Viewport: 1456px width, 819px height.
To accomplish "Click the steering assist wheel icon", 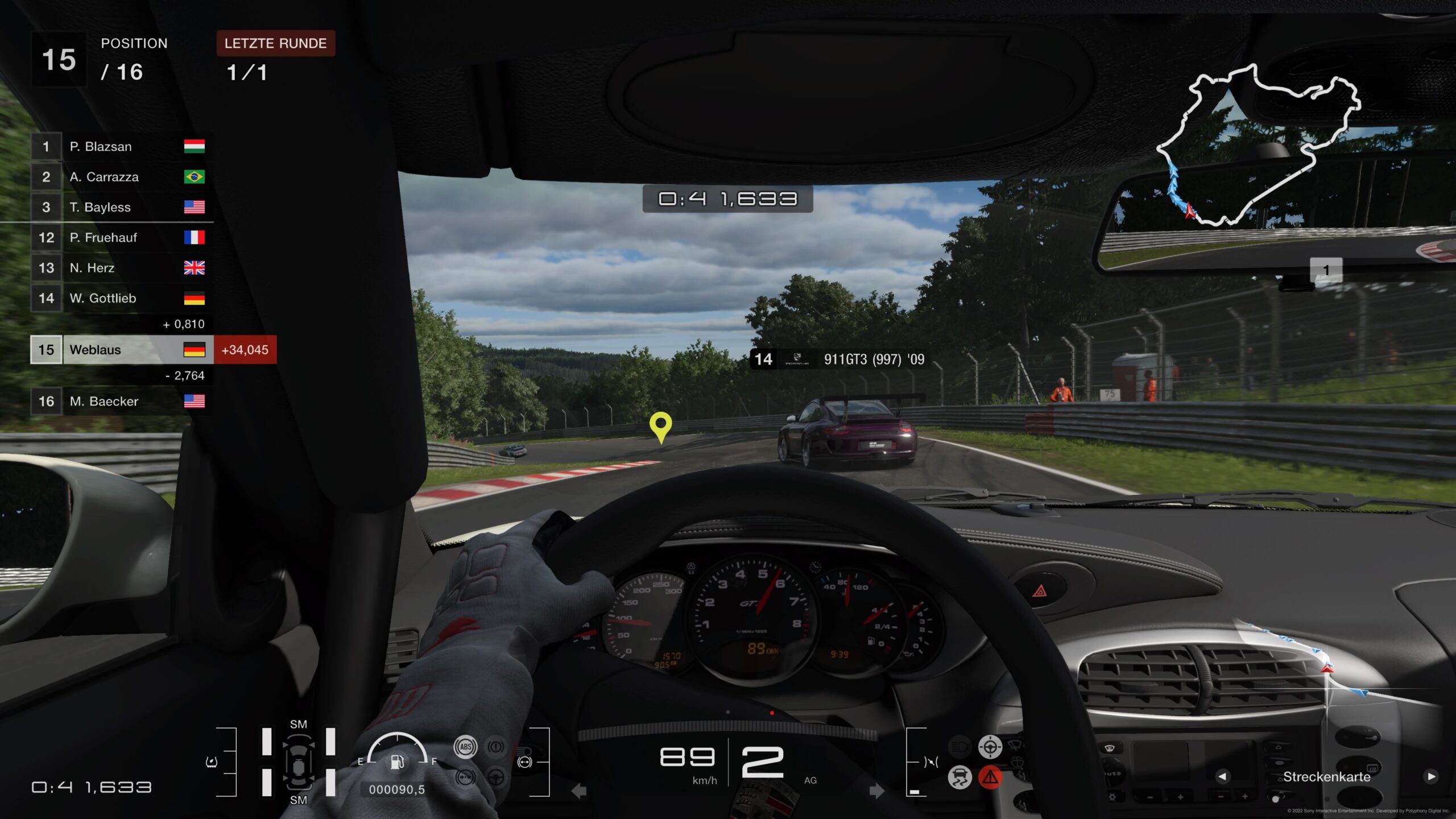I will pyautogui.click(x=990, y=746).
